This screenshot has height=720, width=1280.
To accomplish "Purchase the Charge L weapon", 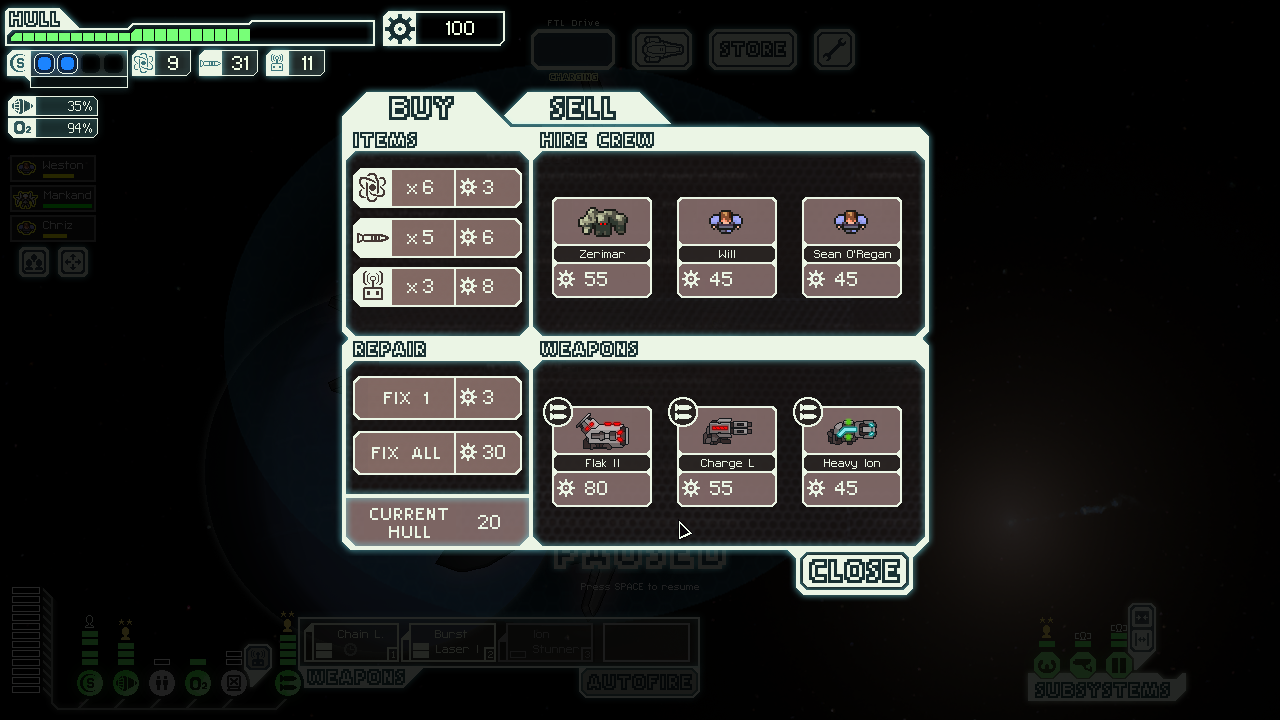I will (x=726, y=456).
